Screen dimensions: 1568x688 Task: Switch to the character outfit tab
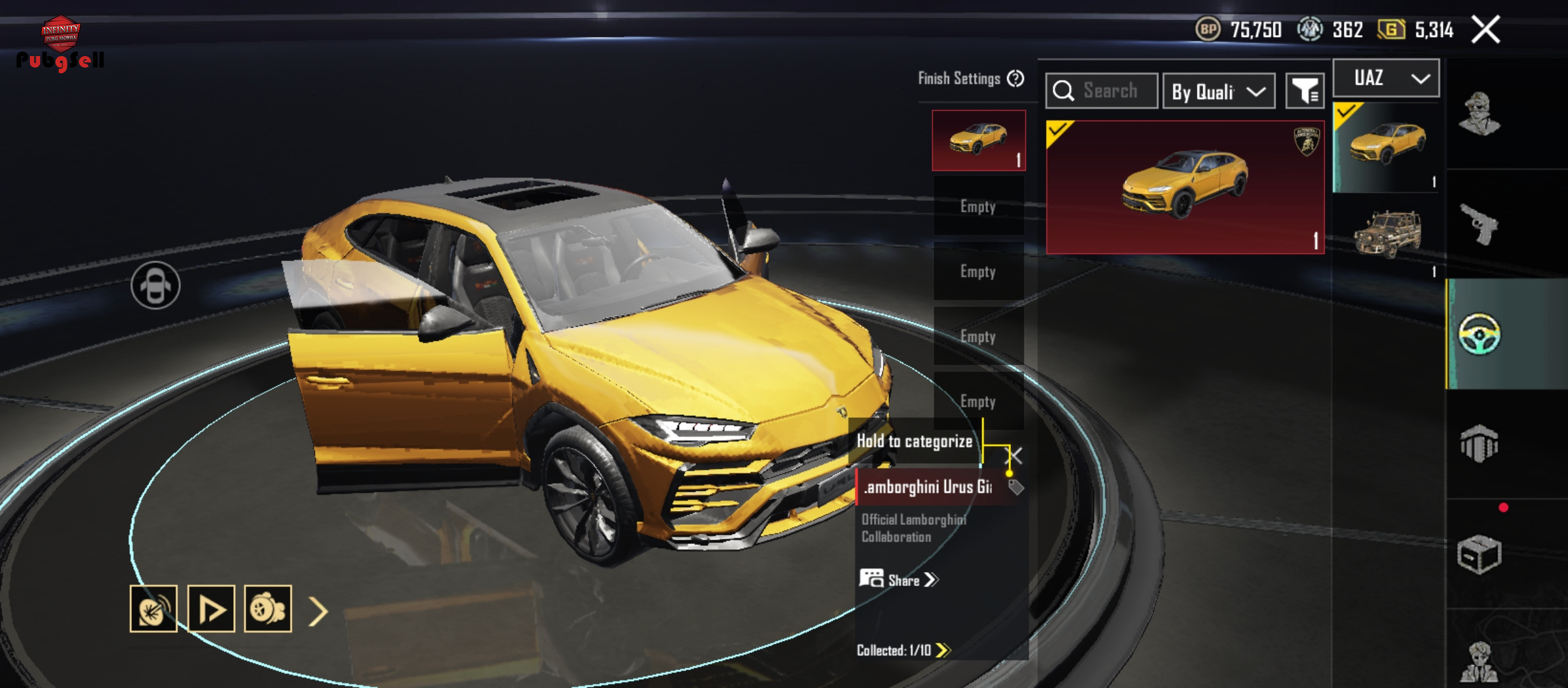click(1479, 115)
